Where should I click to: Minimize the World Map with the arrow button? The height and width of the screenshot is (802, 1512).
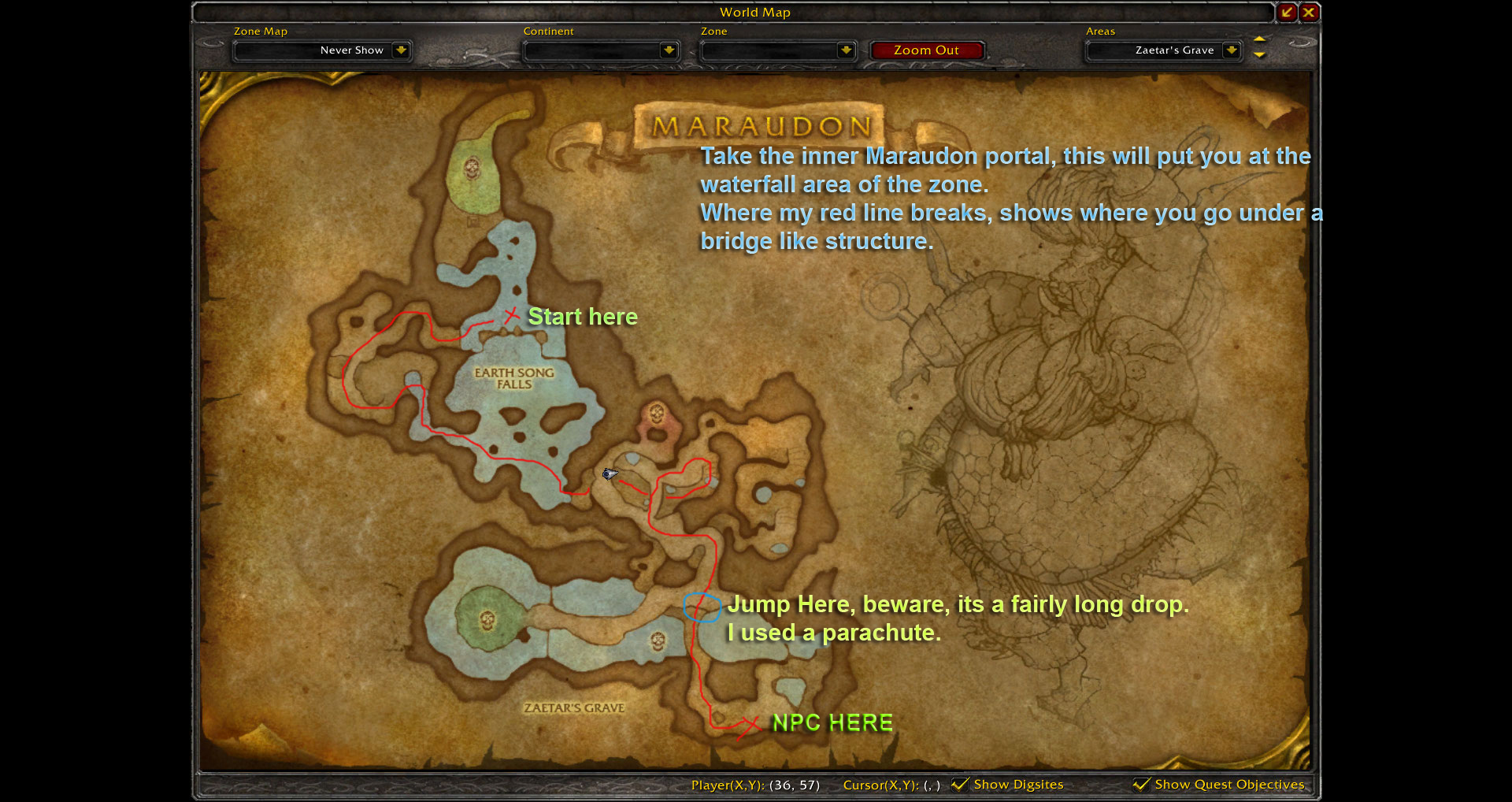pyautogui.click(x=1287, y=12)
